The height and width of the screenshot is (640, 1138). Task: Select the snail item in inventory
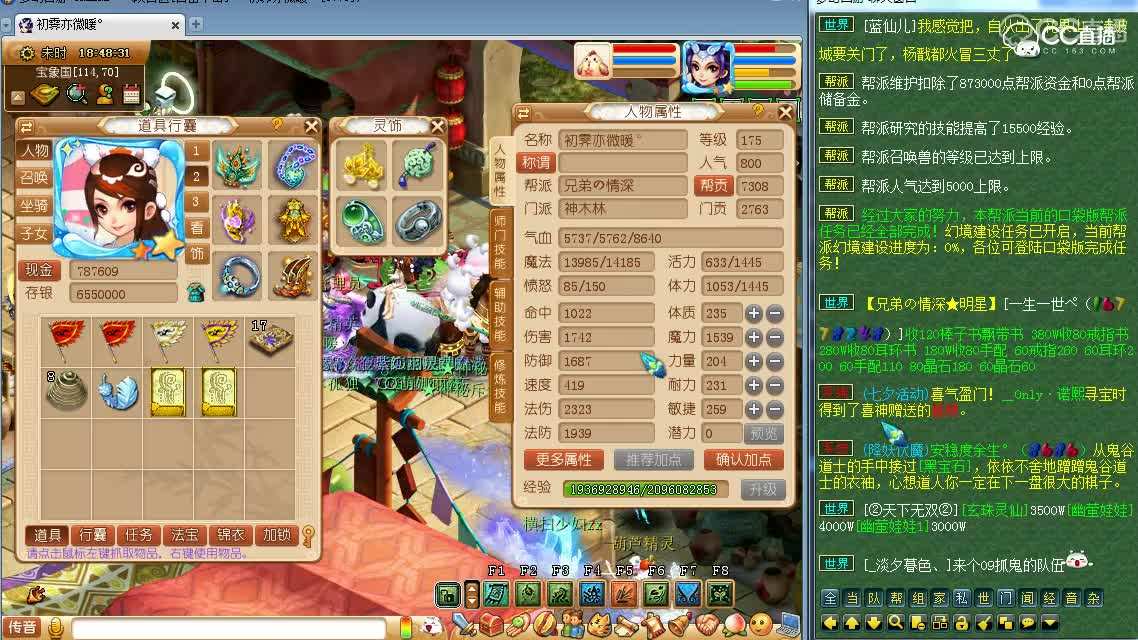tap(118, 391)
